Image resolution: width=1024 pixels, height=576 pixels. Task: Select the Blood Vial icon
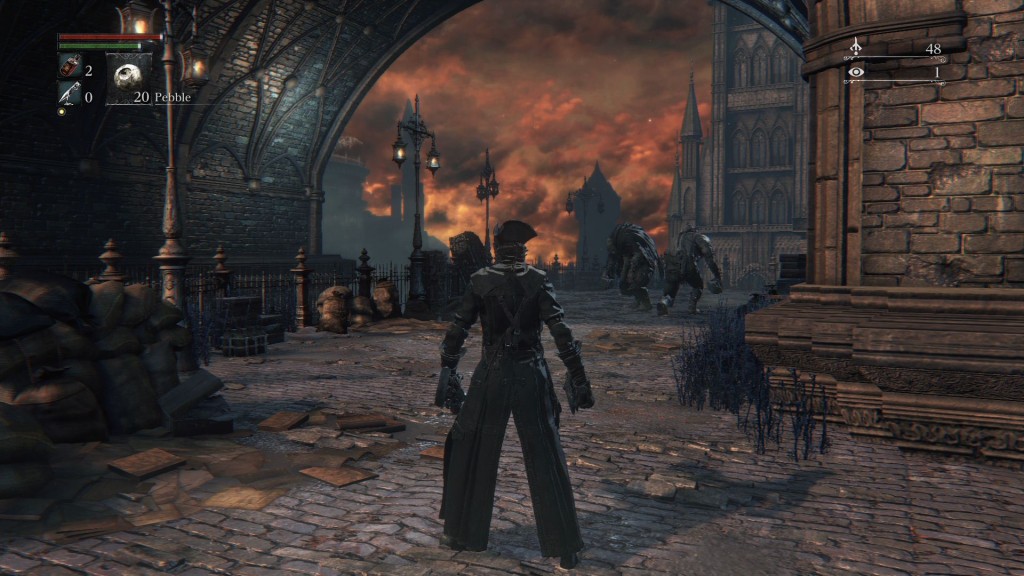coord(68,69)
